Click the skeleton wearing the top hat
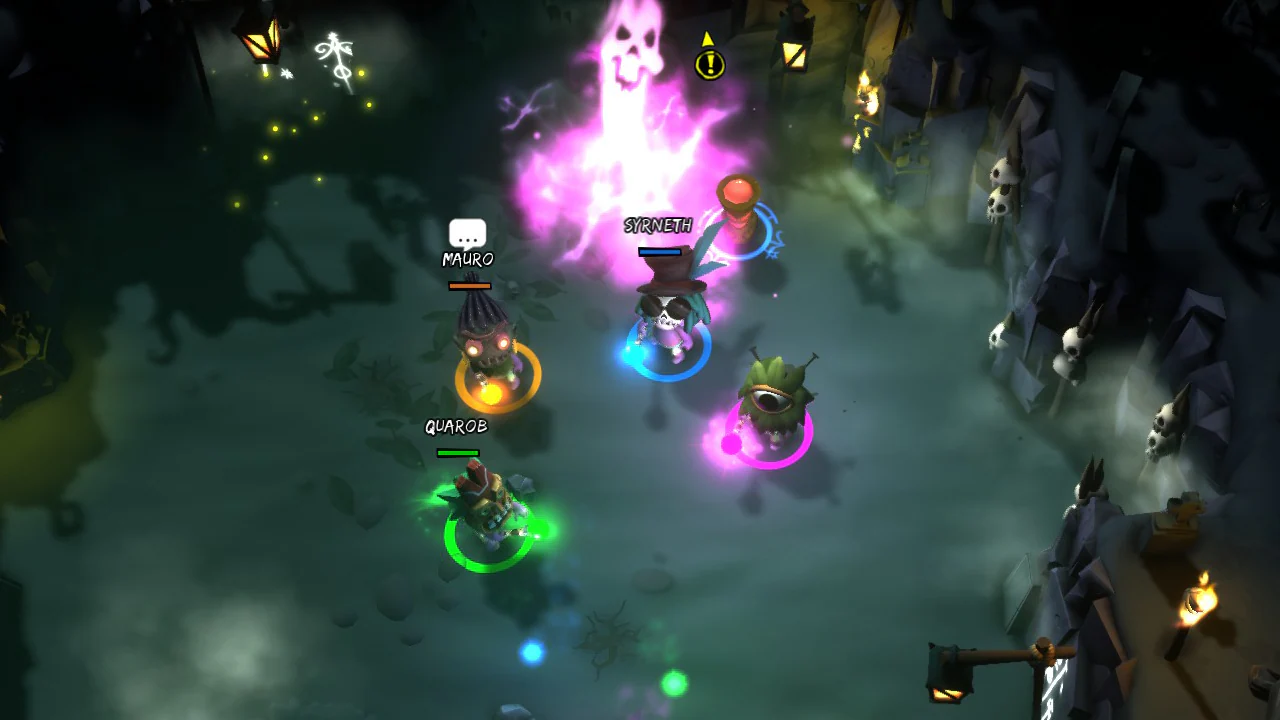 [x=668, y=310]
